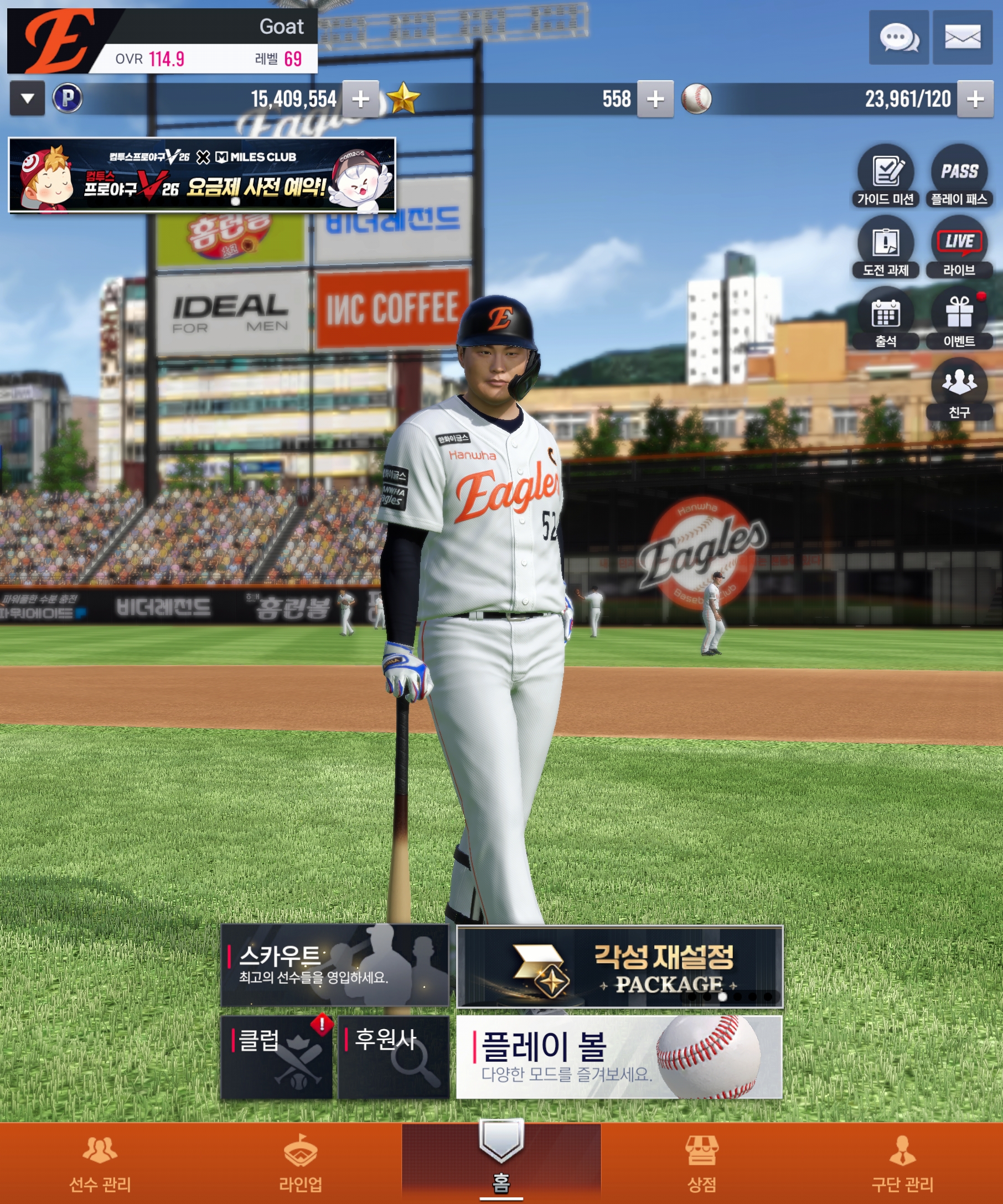Viewport: 1003px width, 1204px height.
Task: Add more P points with plus button
Action: tap(361, 99)
